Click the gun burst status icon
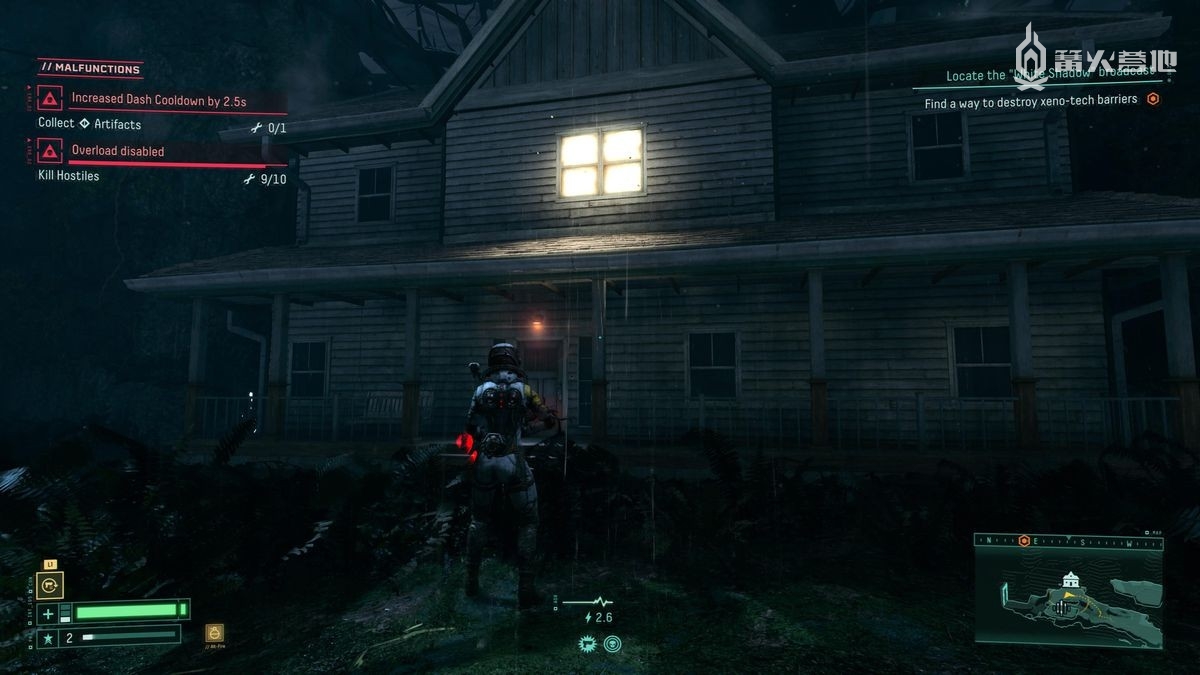This screenshot has height=675, width=1200. tap(588, 644)
